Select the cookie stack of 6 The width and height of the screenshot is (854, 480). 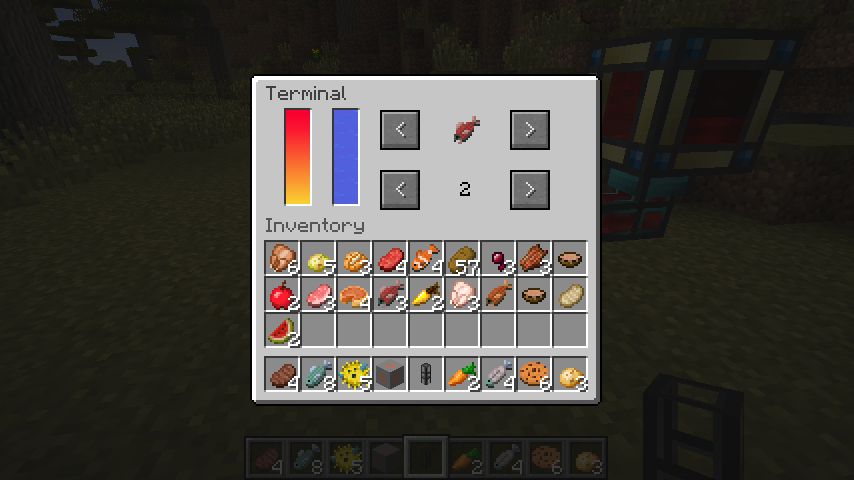point(534,375)
